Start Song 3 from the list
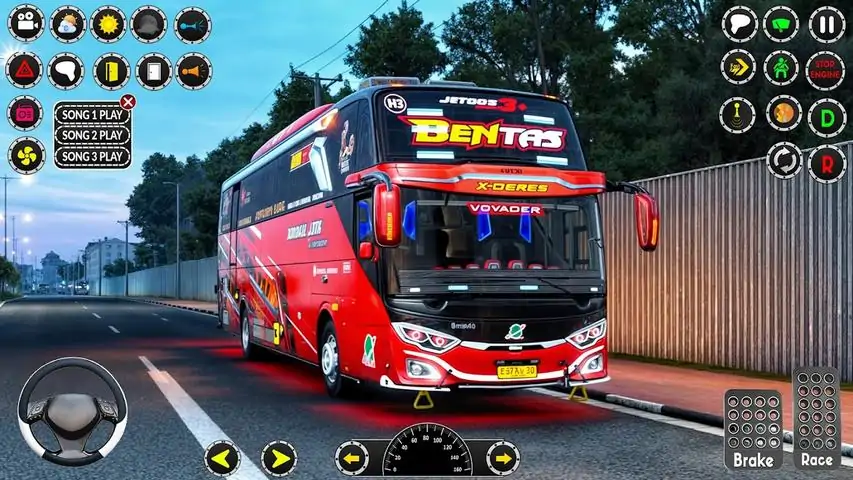The image size is (853, 480). (92, 156)
